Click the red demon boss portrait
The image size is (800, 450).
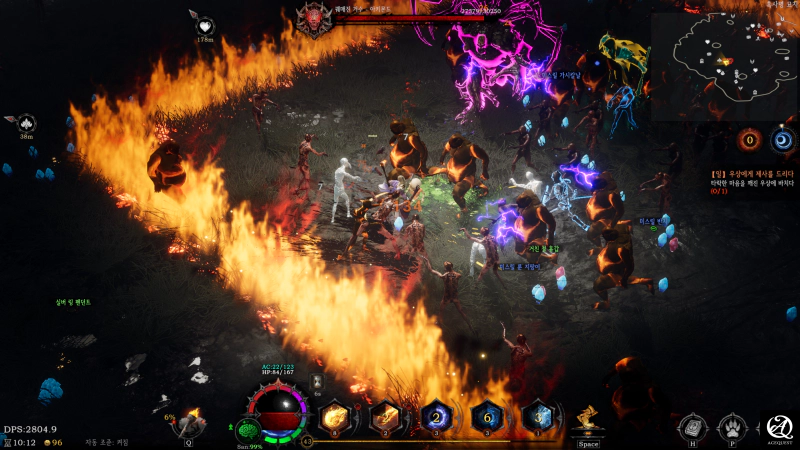(313, 17)
